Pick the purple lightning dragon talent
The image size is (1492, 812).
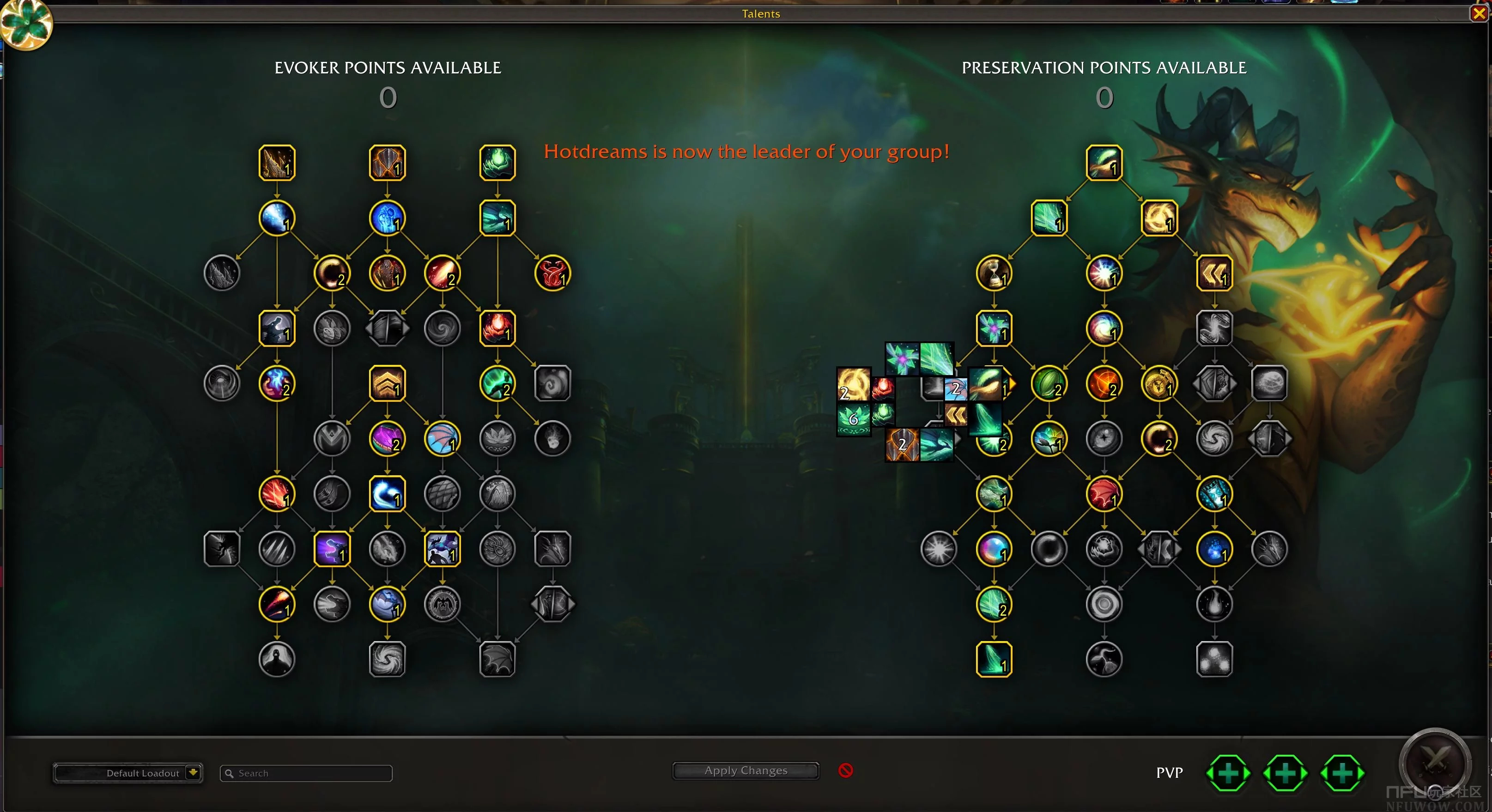click(332, 548)
